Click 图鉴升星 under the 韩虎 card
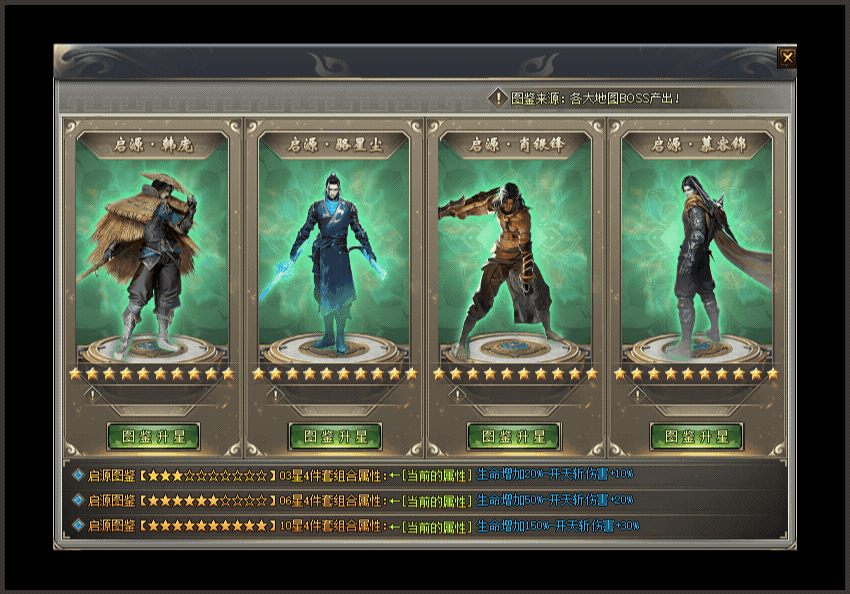850x594 pixels. click(x=153, y=437)
